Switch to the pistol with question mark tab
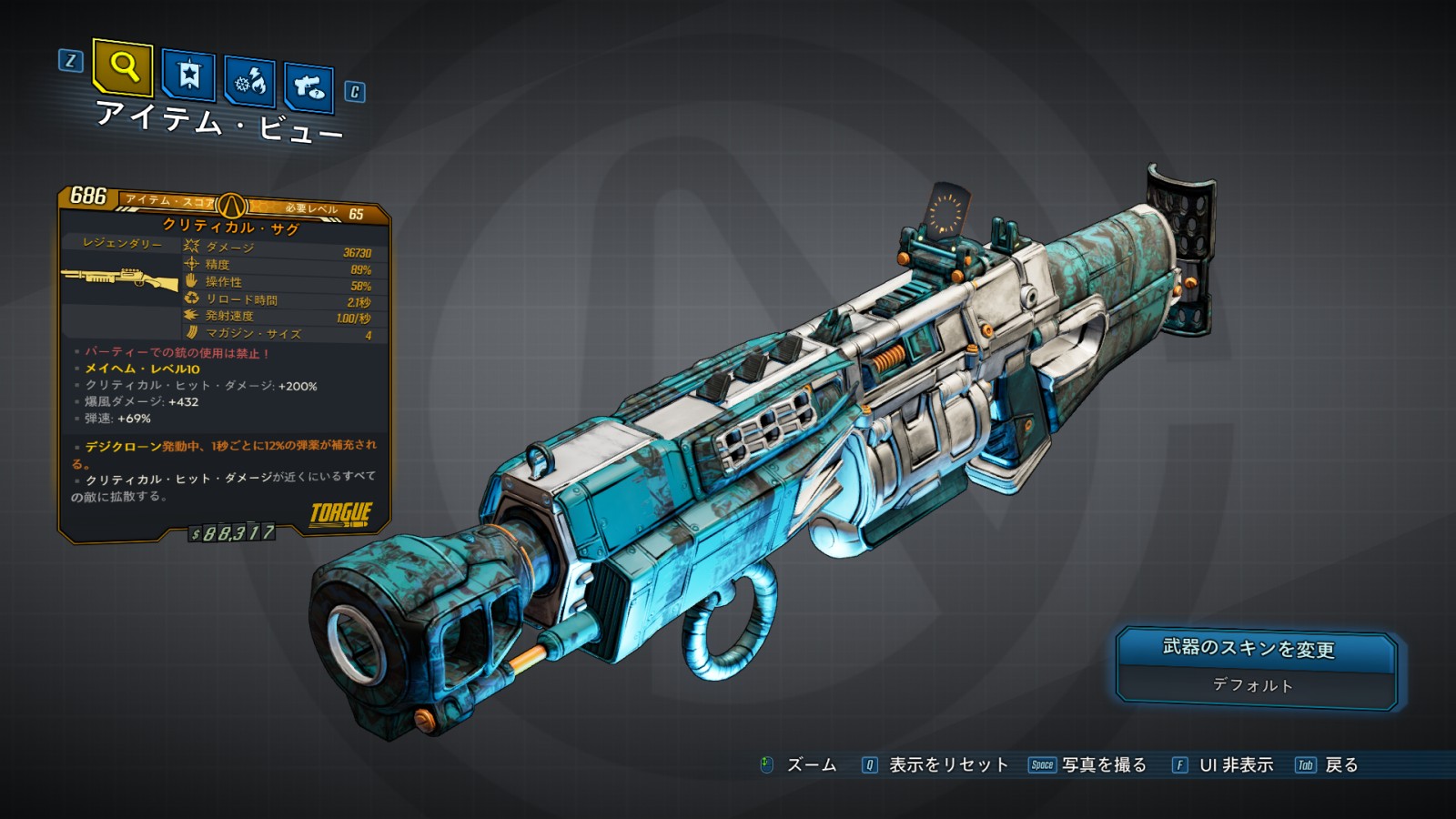 (308, 87)
